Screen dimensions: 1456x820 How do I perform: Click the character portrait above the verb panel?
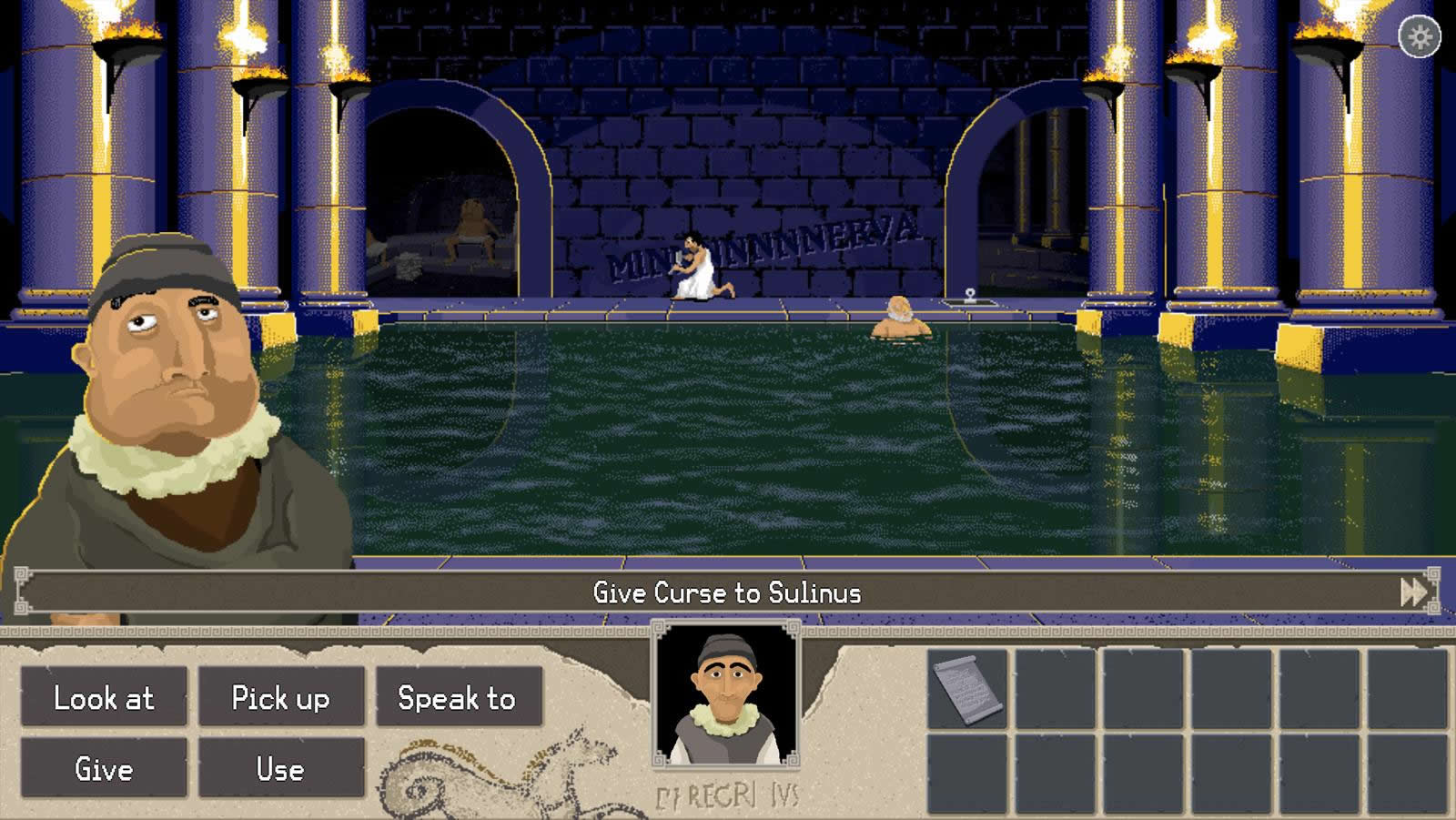pos(726,695)
